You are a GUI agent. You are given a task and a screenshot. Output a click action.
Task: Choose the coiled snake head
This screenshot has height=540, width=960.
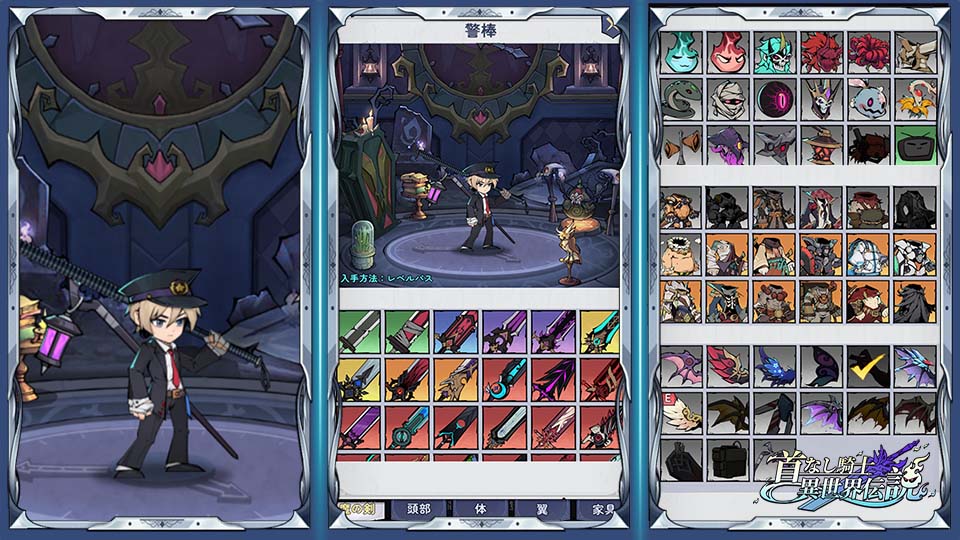click(x=681, y=99)
